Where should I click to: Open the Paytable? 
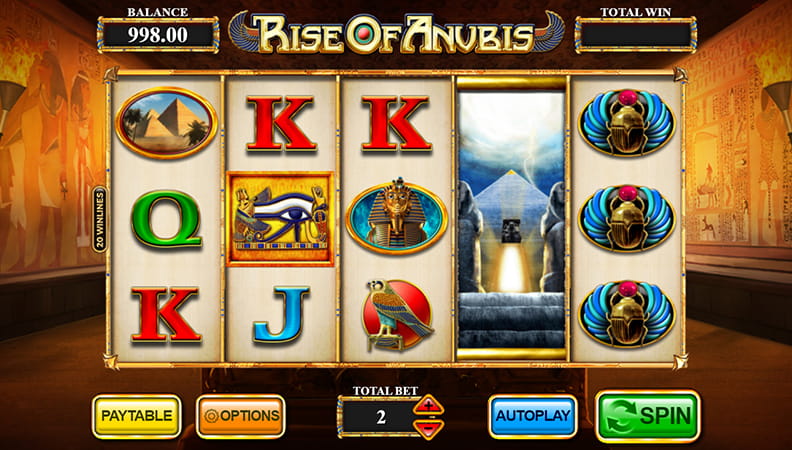click(x=136, y=415)
